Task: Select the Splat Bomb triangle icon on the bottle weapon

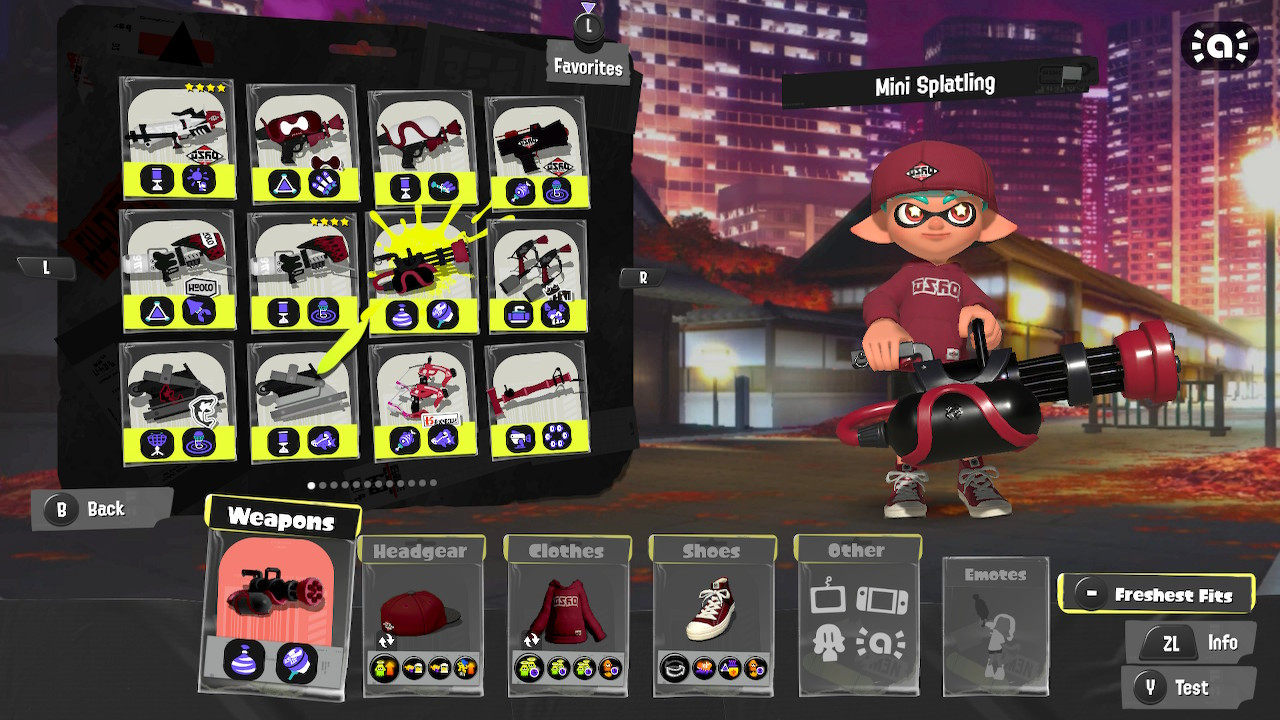Action: tap(156, 312)
